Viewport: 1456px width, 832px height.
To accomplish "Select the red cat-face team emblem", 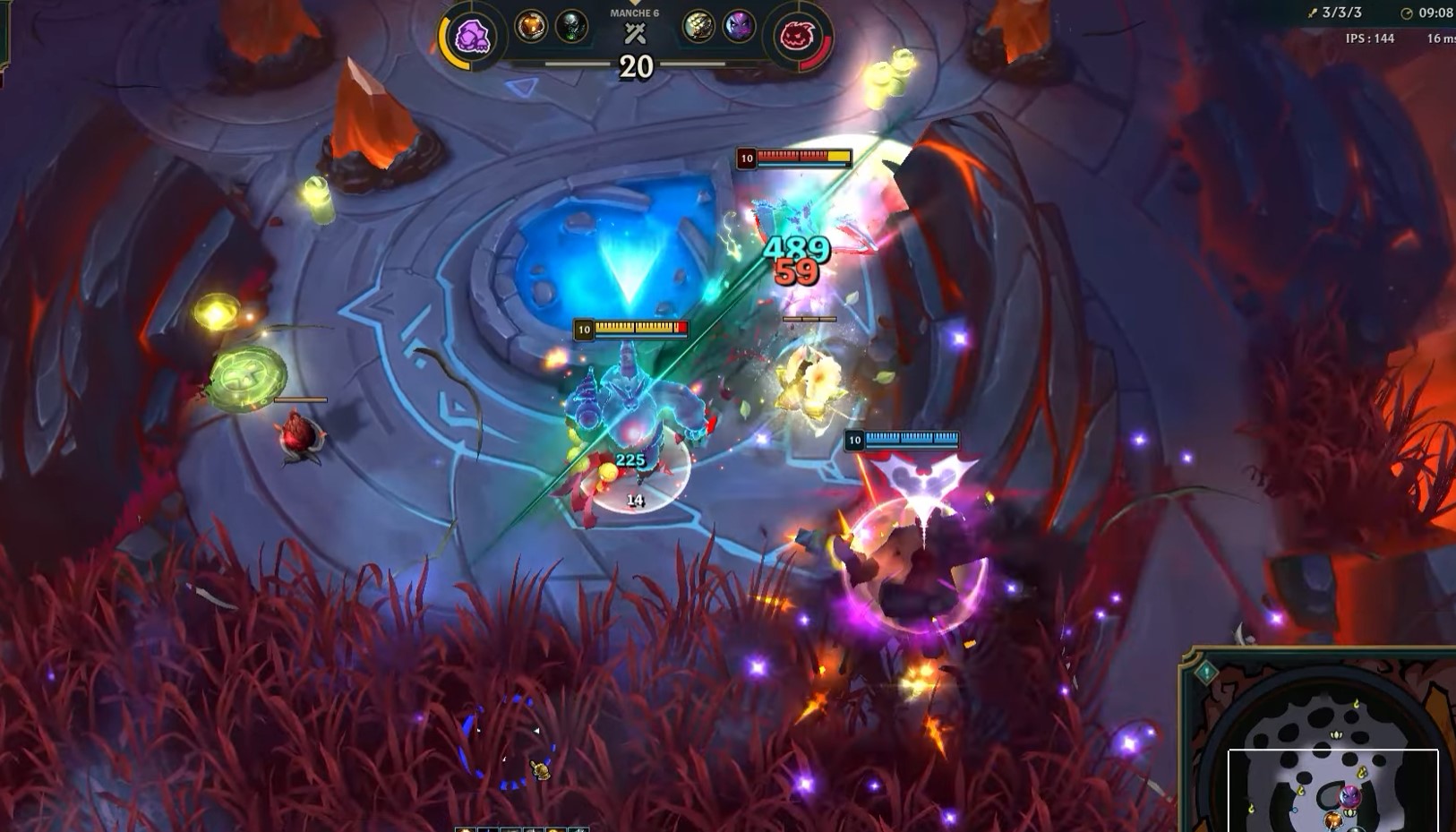I will pyautogui.click(x=796, y=38).
